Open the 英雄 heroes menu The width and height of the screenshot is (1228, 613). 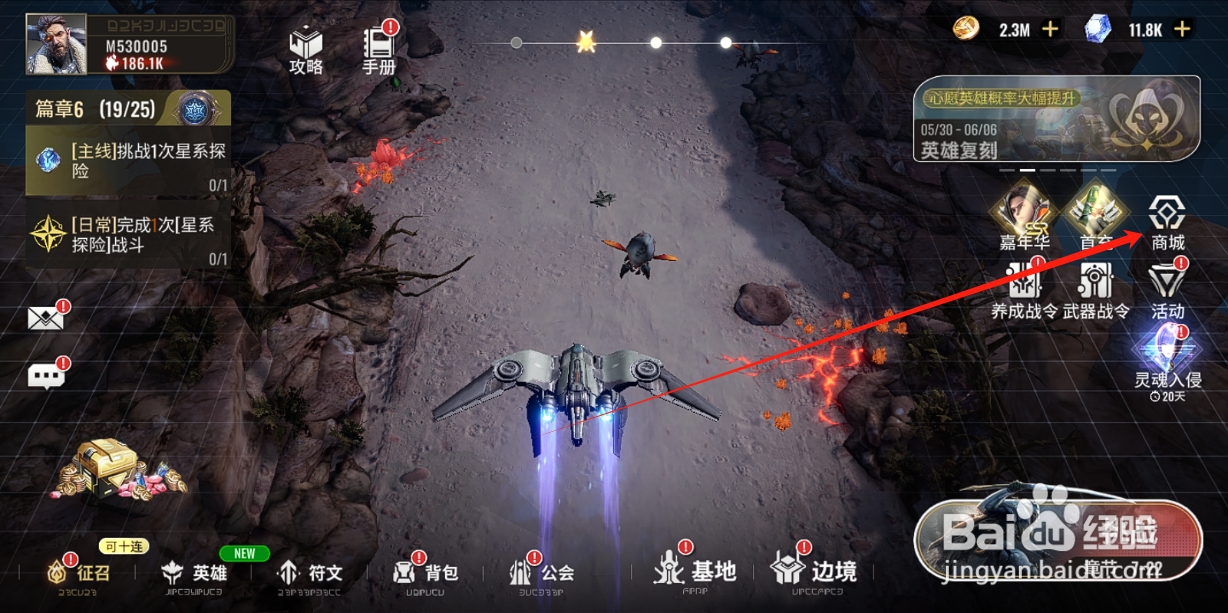point(195,573)
